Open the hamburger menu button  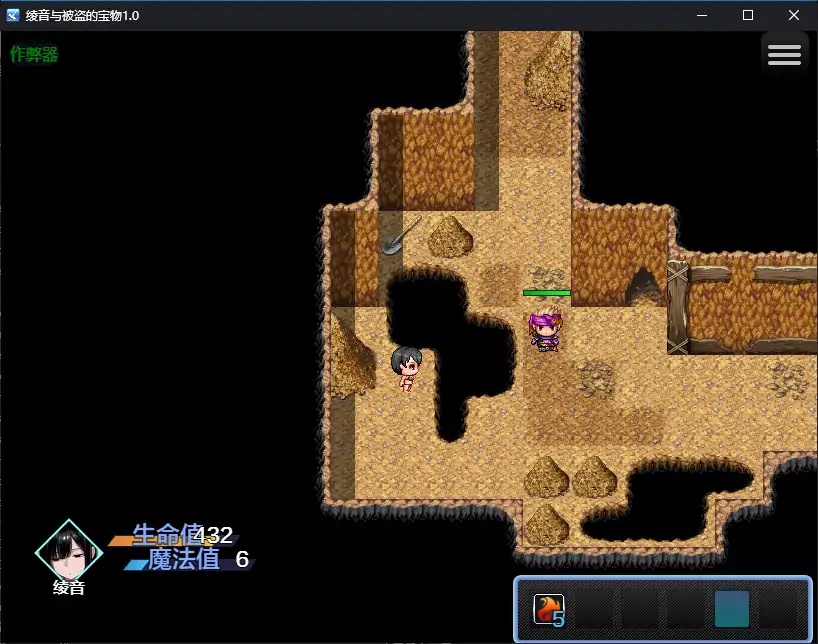784,55
